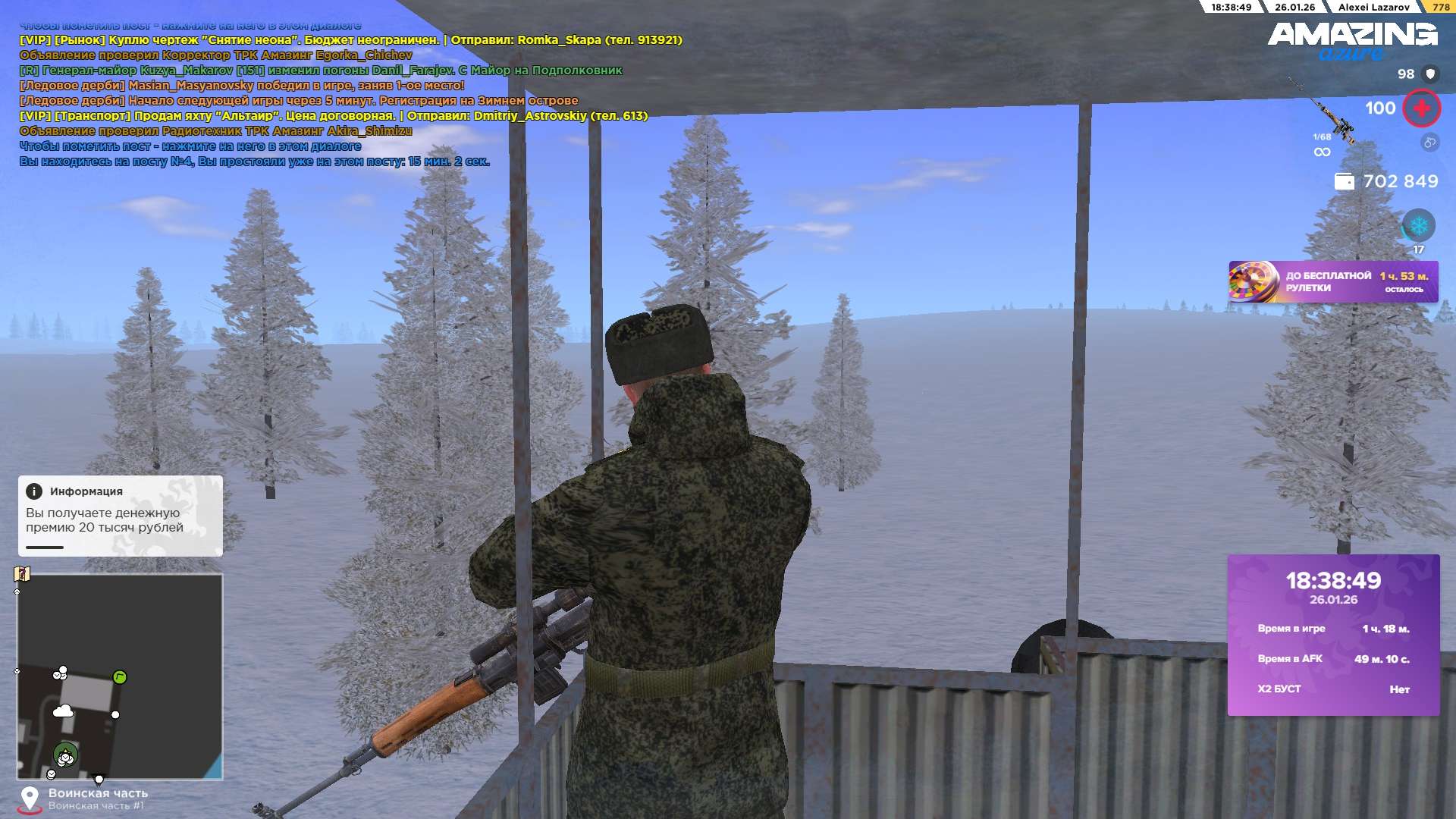
Task: Click the money premium information notification
Action: coord(120,516)
